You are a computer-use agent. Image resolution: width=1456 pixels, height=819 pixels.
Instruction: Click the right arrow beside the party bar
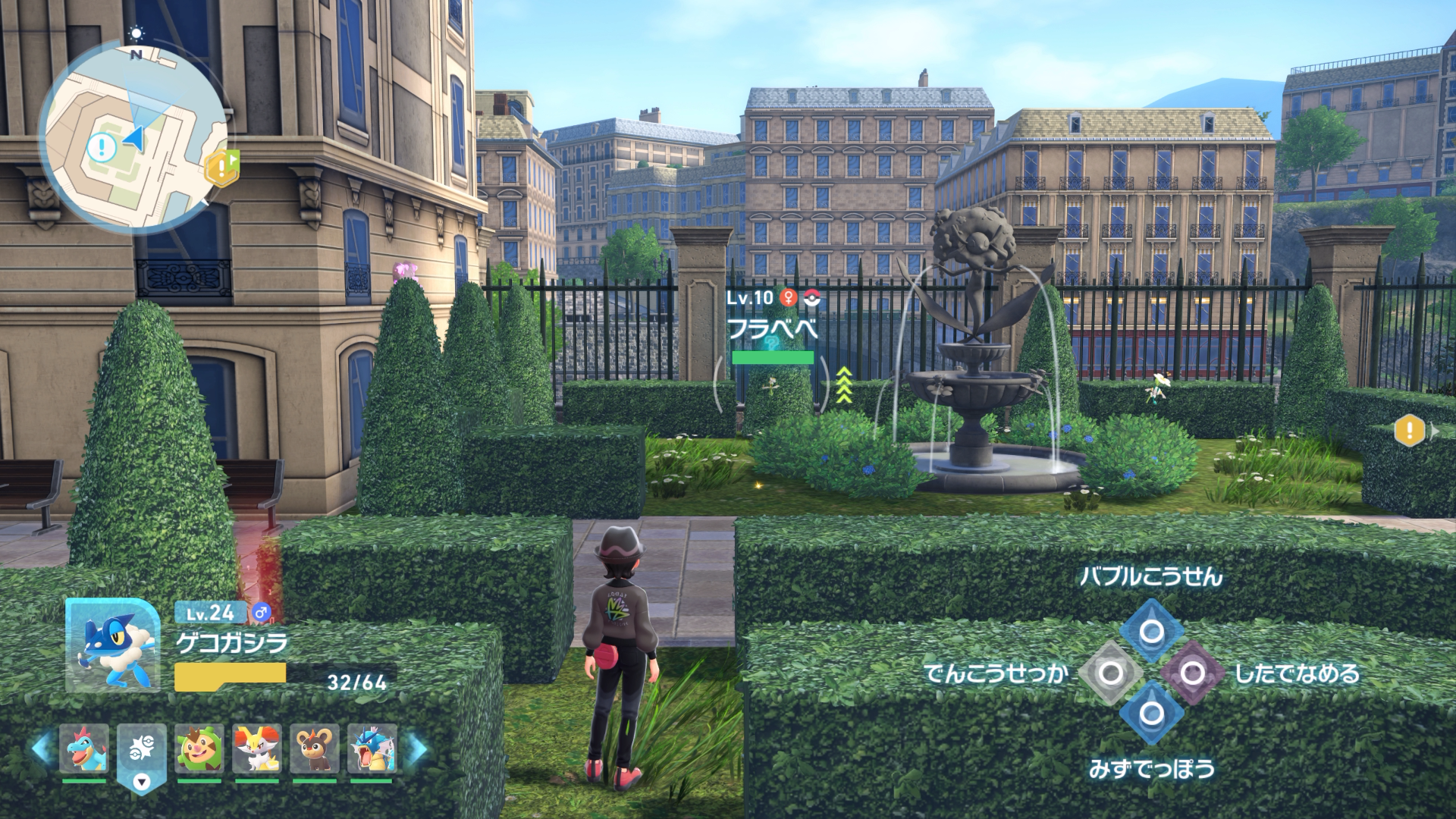click(x=415, y=748)
